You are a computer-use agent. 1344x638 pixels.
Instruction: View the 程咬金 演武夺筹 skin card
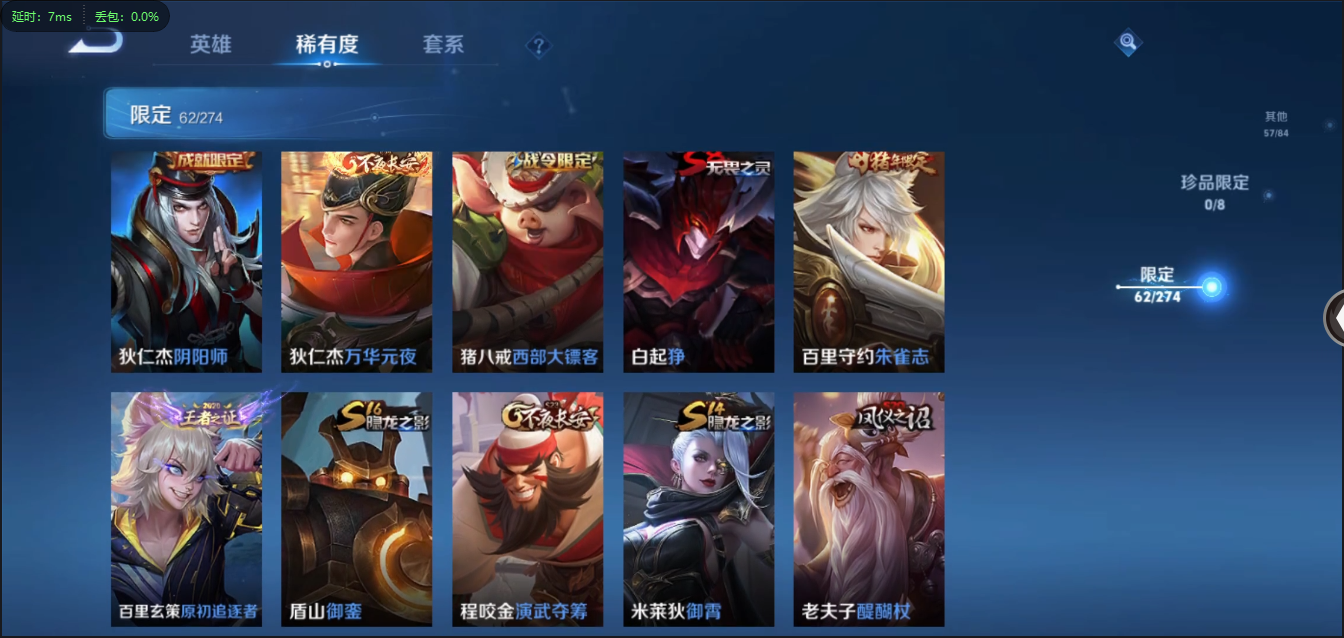point(528,509)
